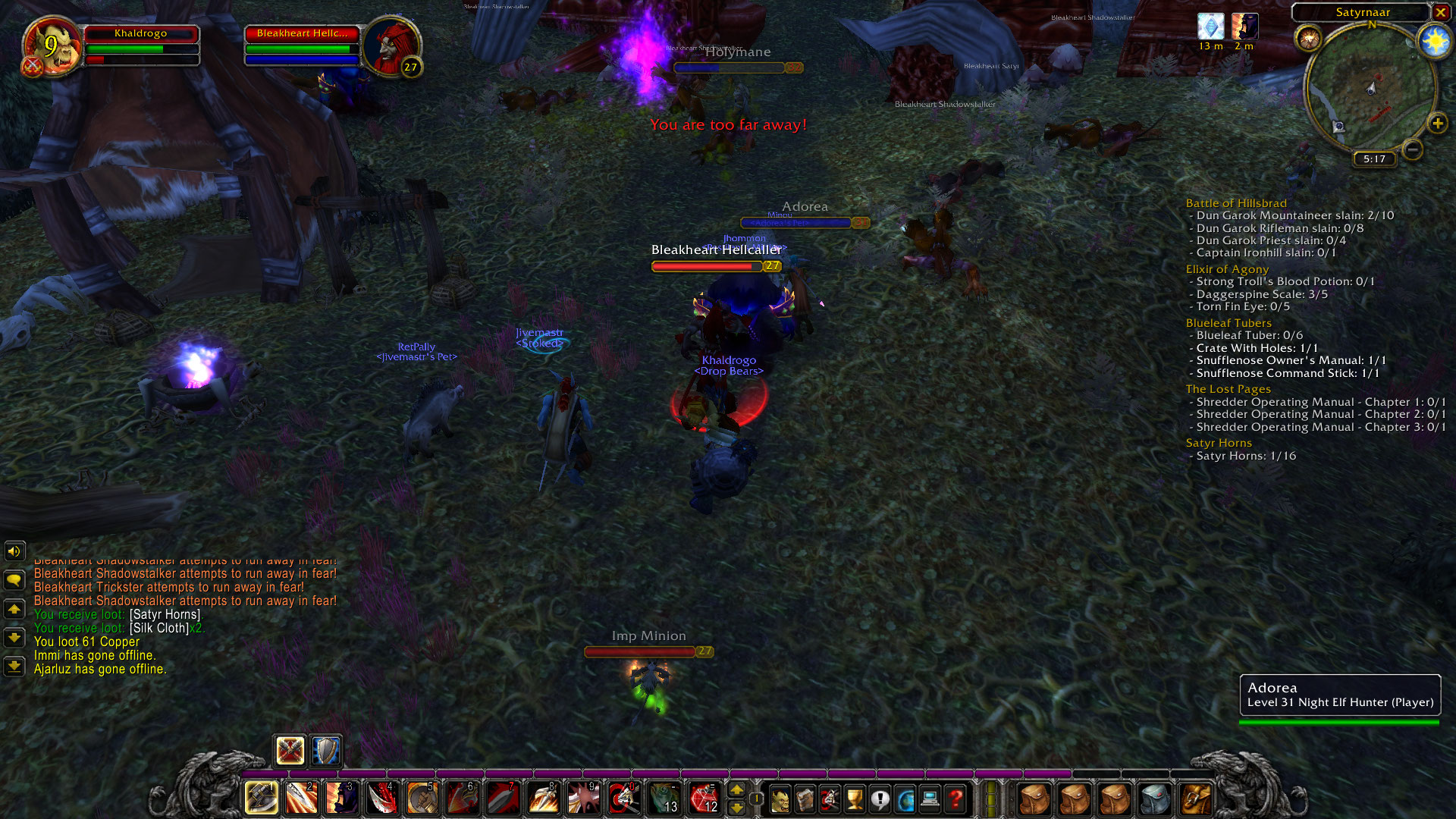
Task: Toggle minimap zoom with the plus button
Action: 1438,123
